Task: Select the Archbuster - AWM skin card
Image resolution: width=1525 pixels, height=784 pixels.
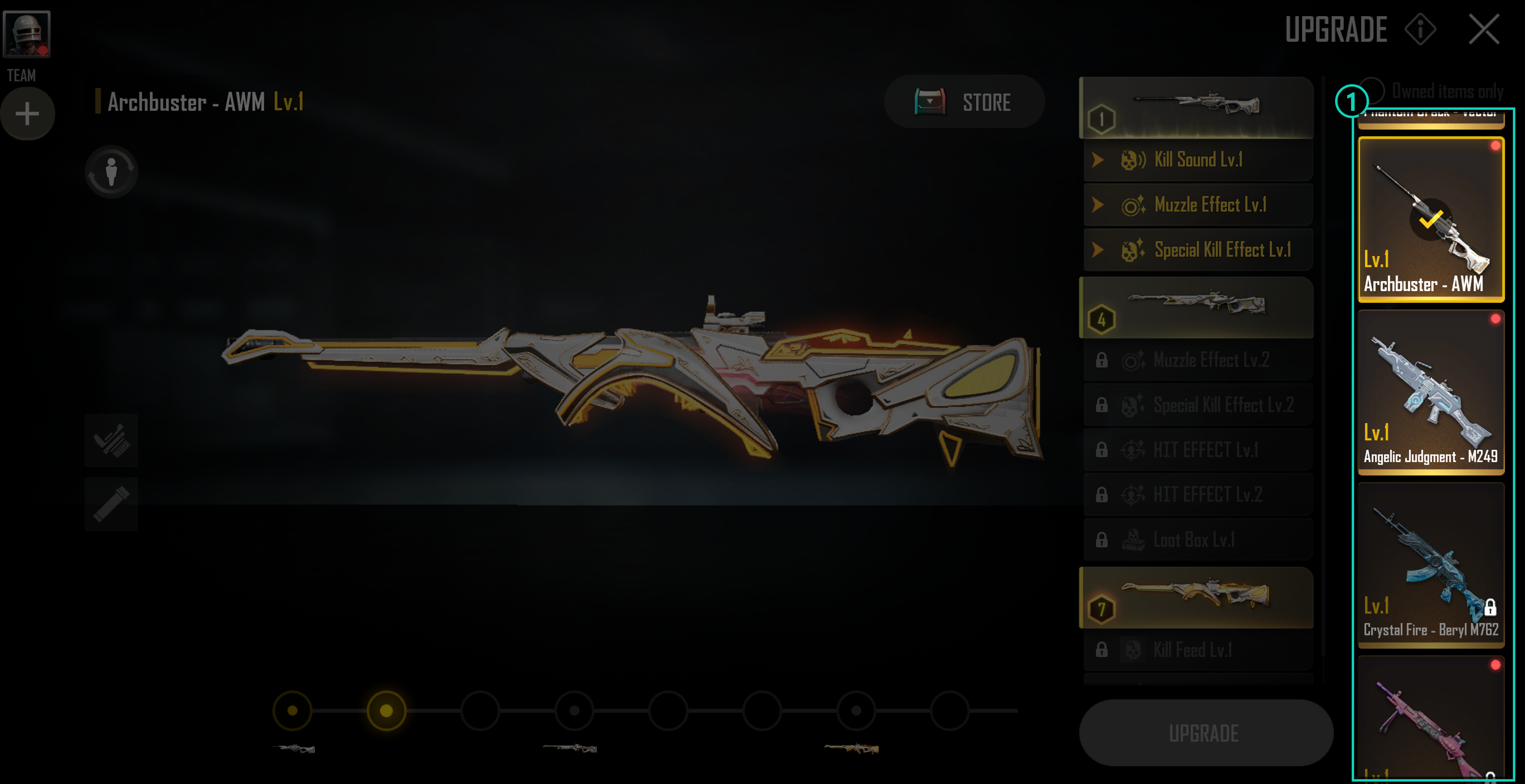Action: (1430, 219)
